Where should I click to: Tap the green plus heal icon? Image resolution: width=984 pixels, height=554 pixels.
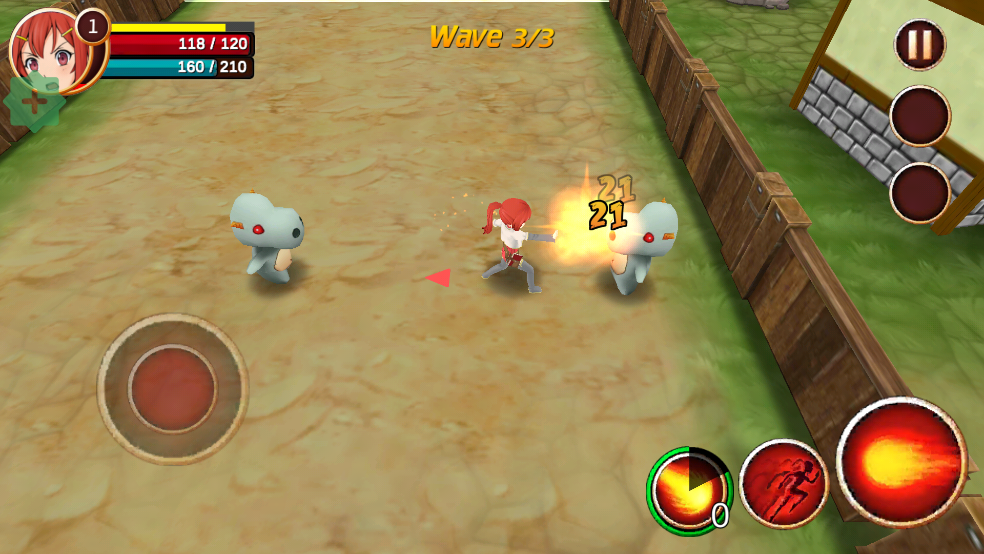(x=34, y=101)
